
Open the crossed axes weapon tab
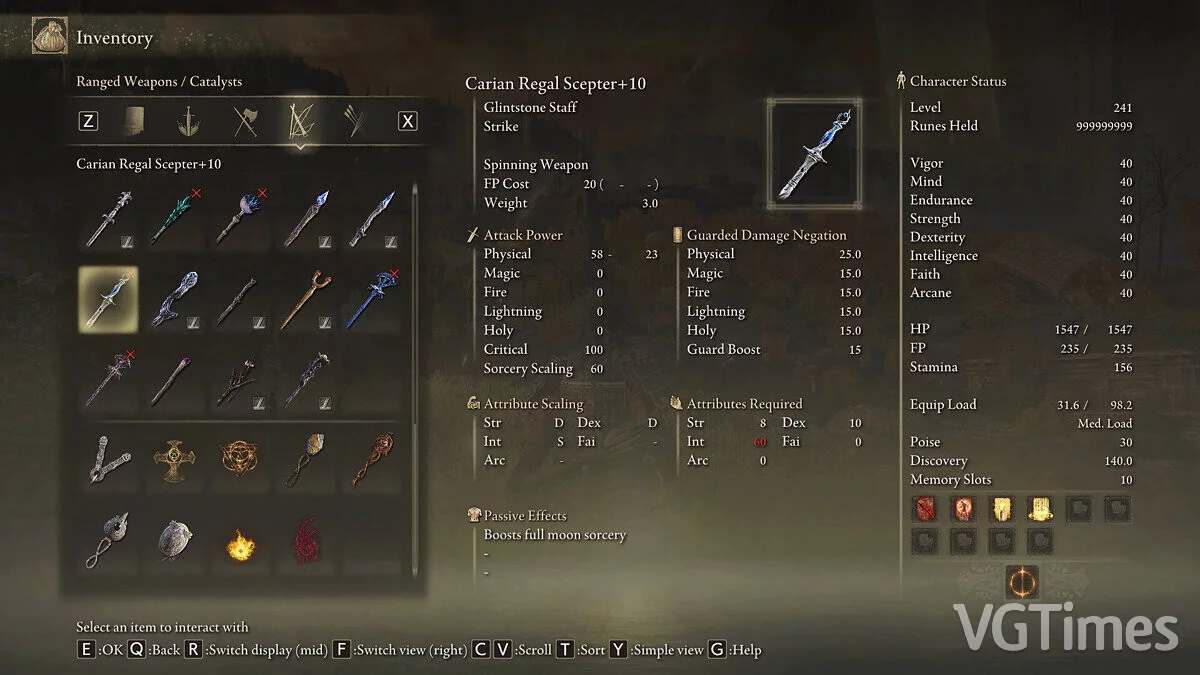tap(245, 121)
